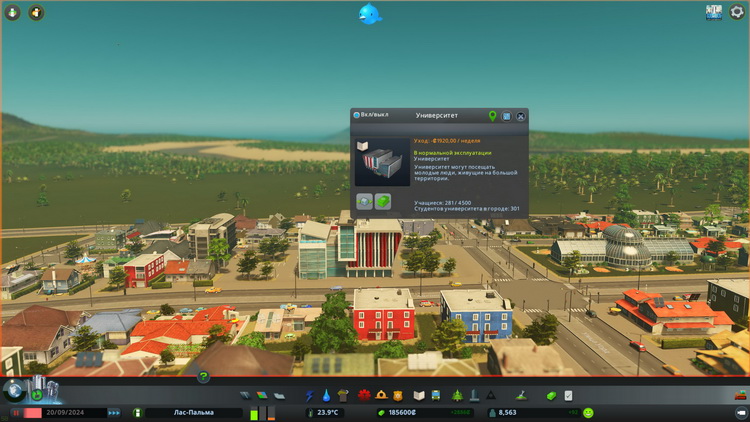750x422 pixels.
Task: Click the city name Лас-Пальма
Action: coord(193,412)
